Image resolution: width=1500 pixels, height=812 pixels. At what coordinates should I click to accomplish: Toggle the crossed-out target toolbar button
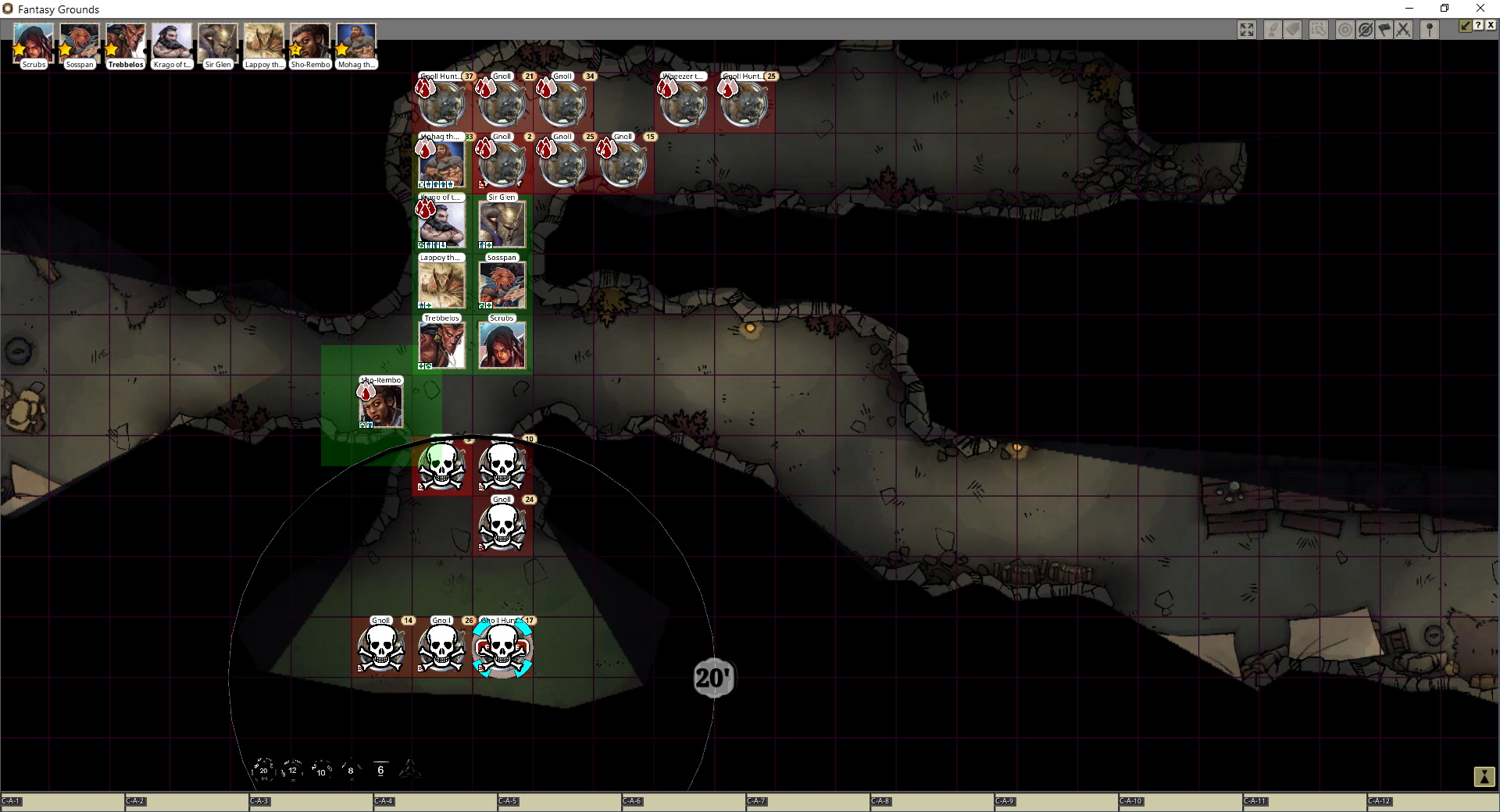pyautogui.click(x=1365, y=30)
